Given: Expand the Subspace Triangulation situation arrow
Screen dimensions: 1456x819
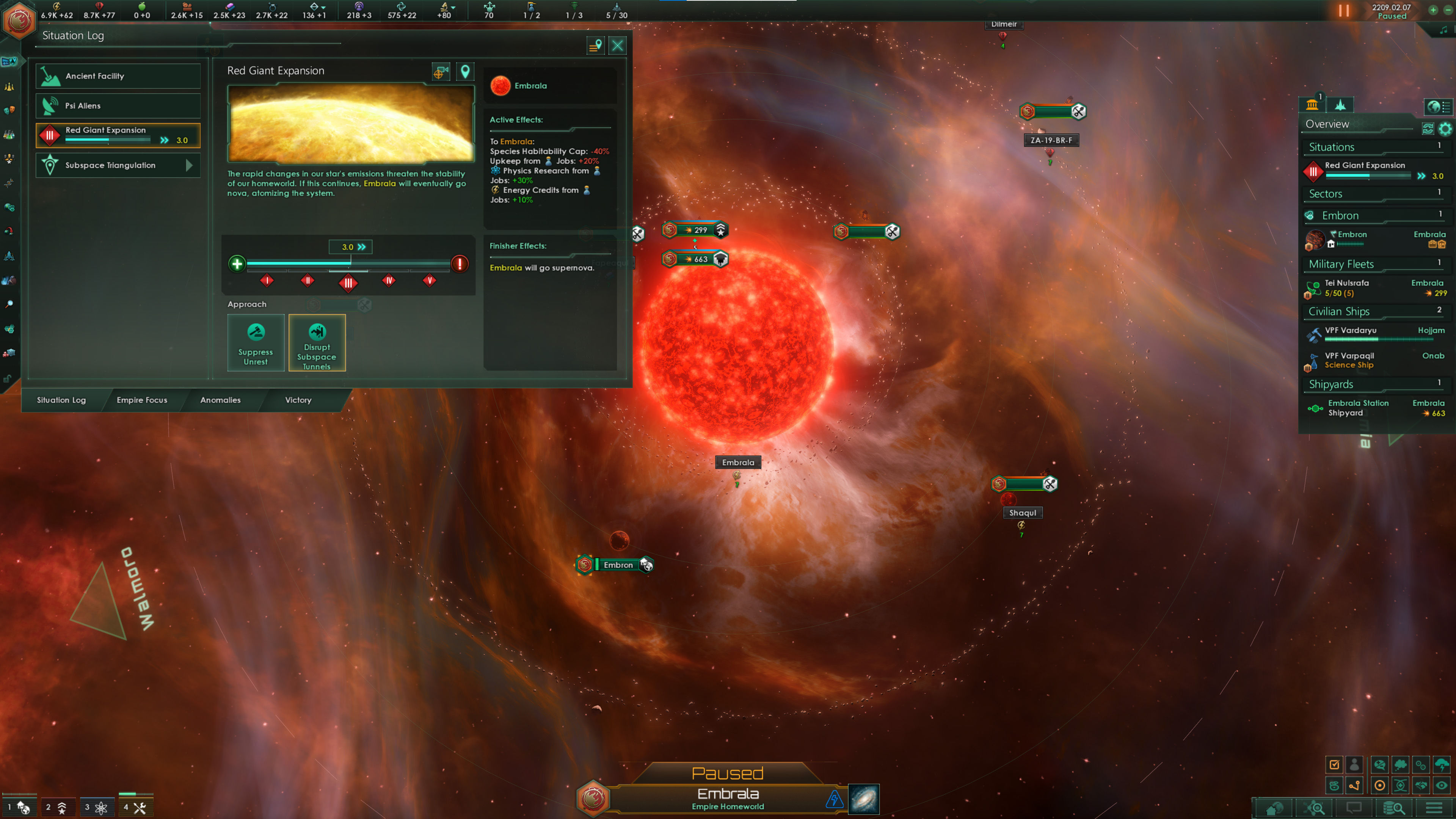Looking at the screenshot, I should point(190,165).
